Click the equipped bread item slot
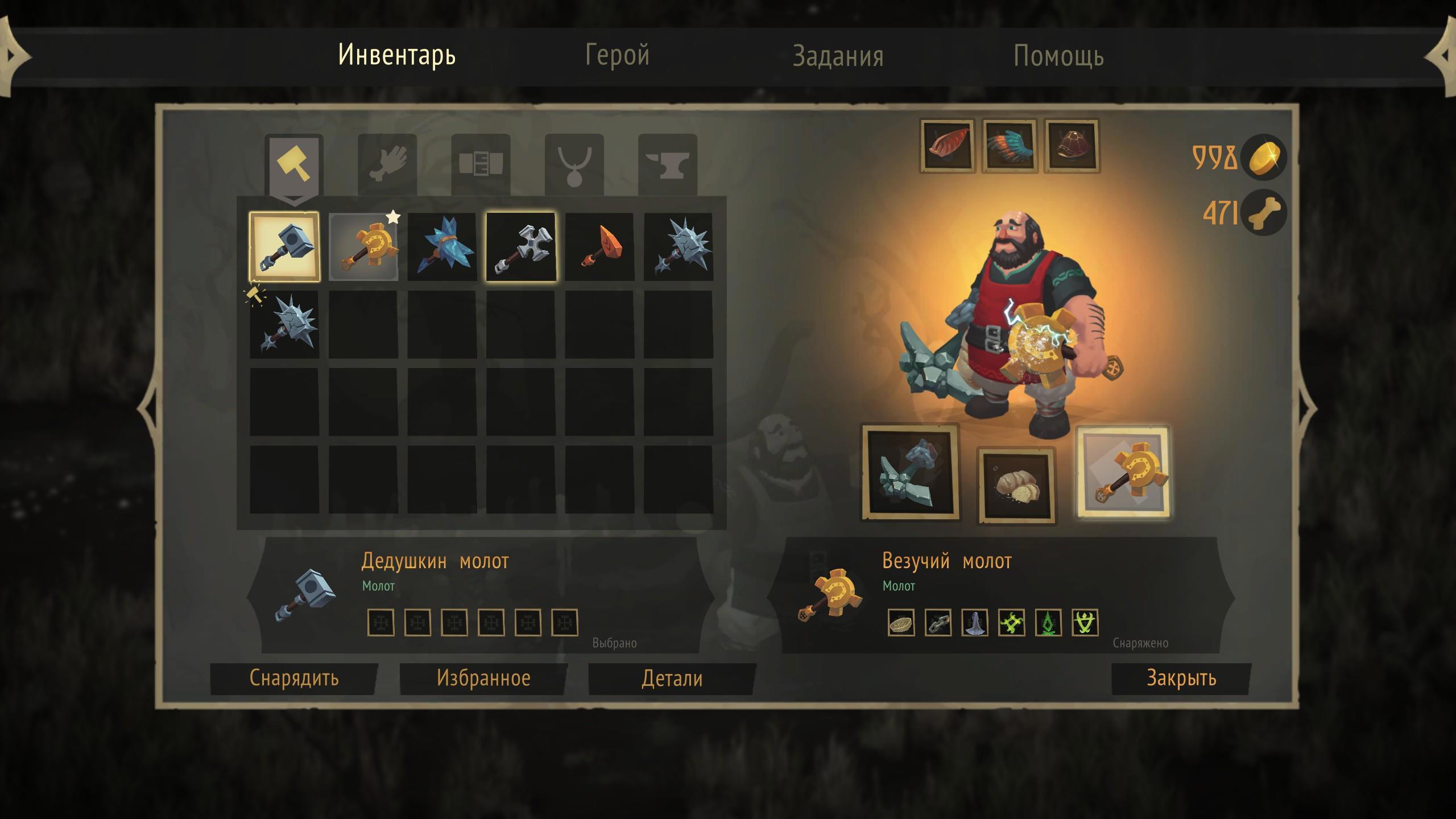 [x=1017, y=485]
